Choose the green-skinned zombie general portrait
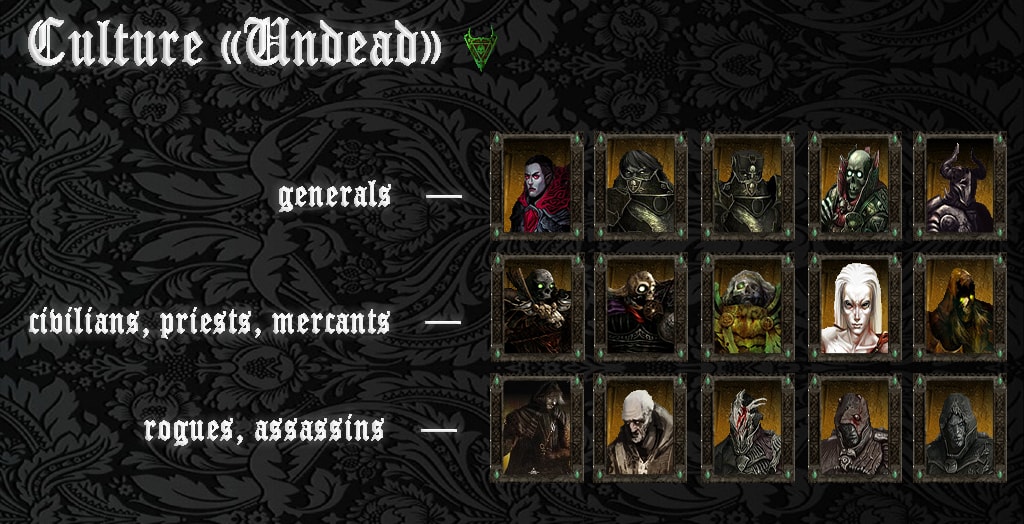Viewport: 1024px width, 524px height. (854, 186)
